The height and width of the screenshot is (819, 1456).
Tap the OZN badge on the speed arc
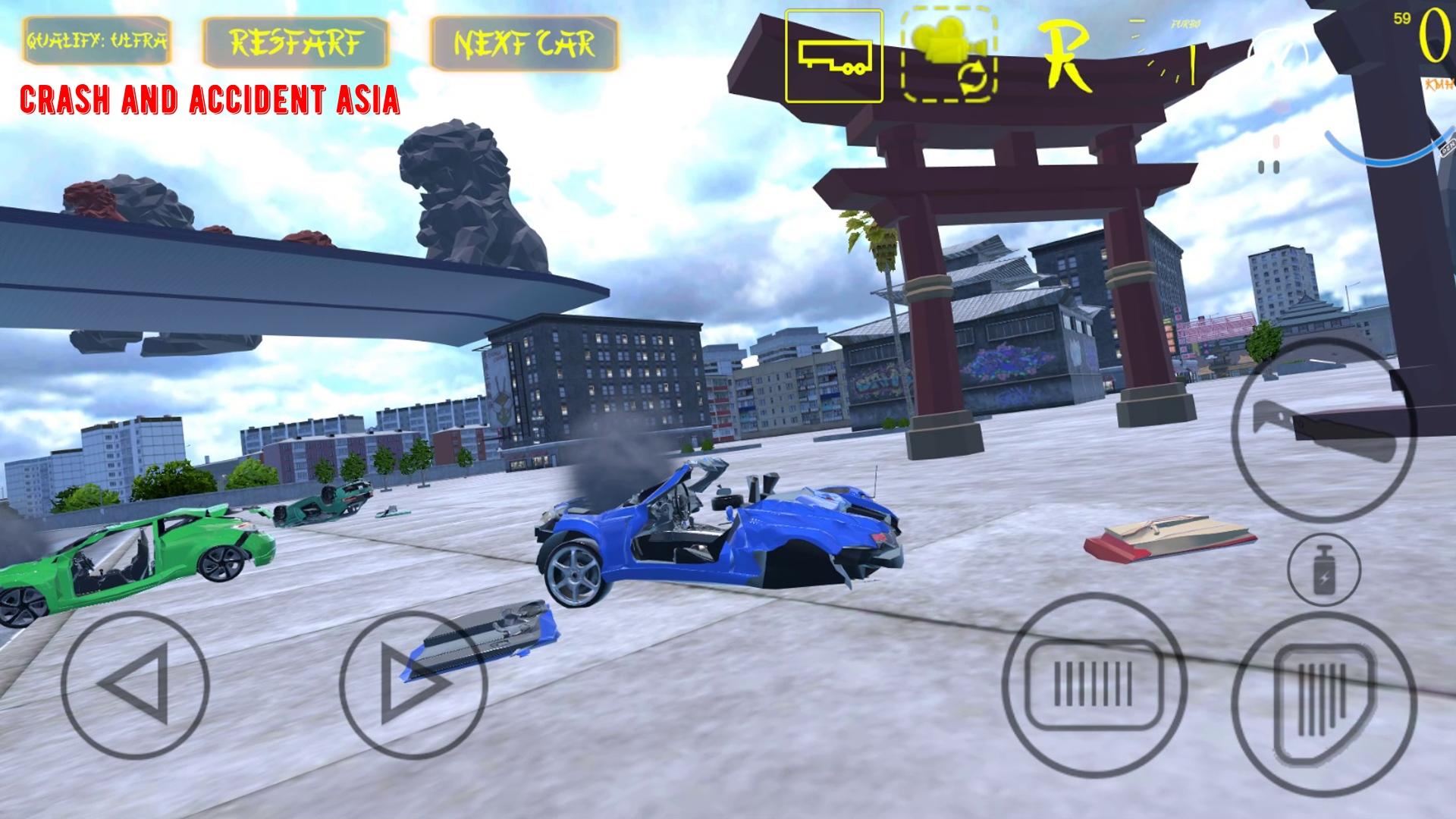coord(1447,148)
